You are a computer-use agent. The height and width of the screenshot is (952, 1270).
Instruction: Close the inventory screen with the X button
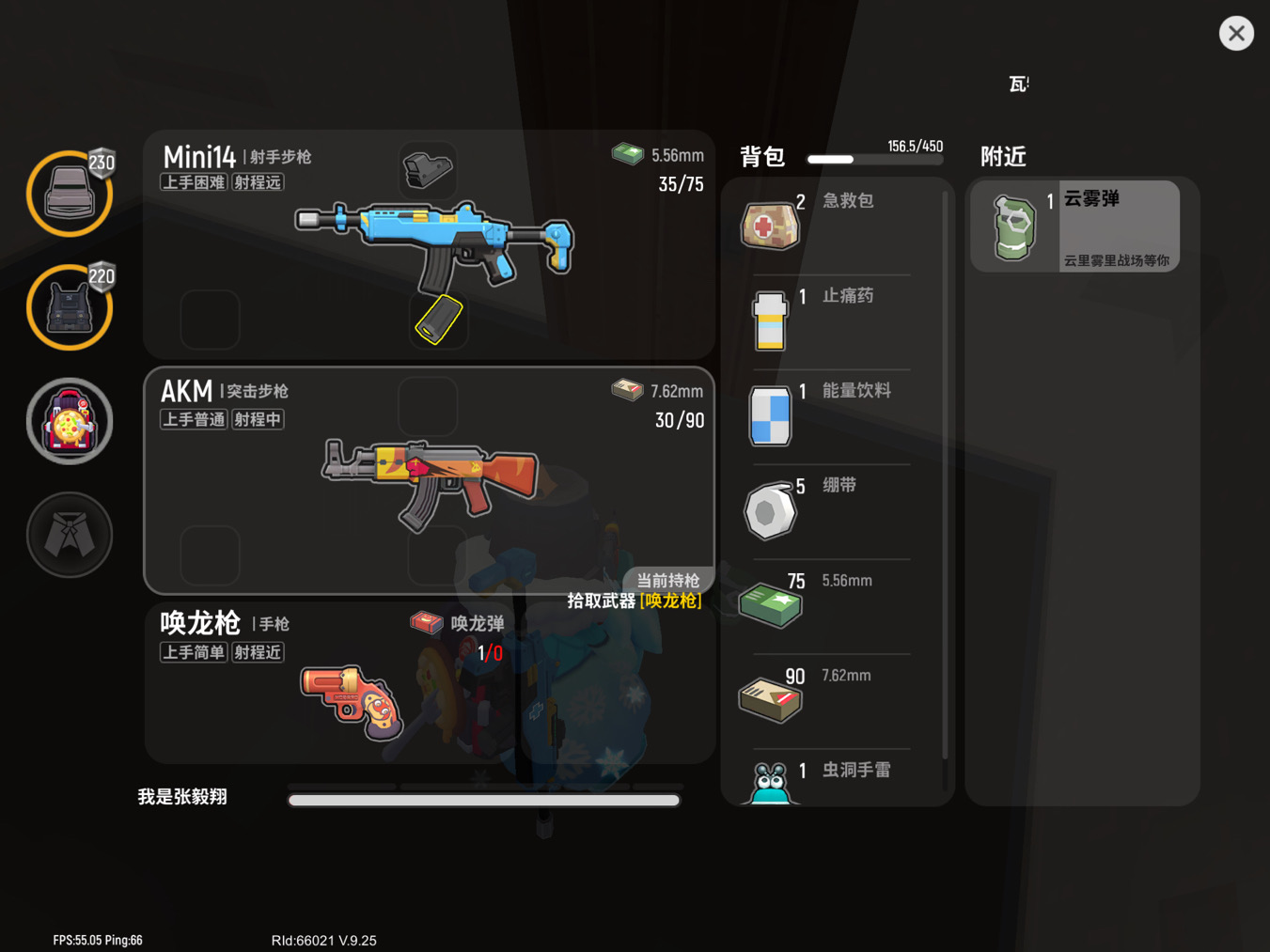point(1236,33)
